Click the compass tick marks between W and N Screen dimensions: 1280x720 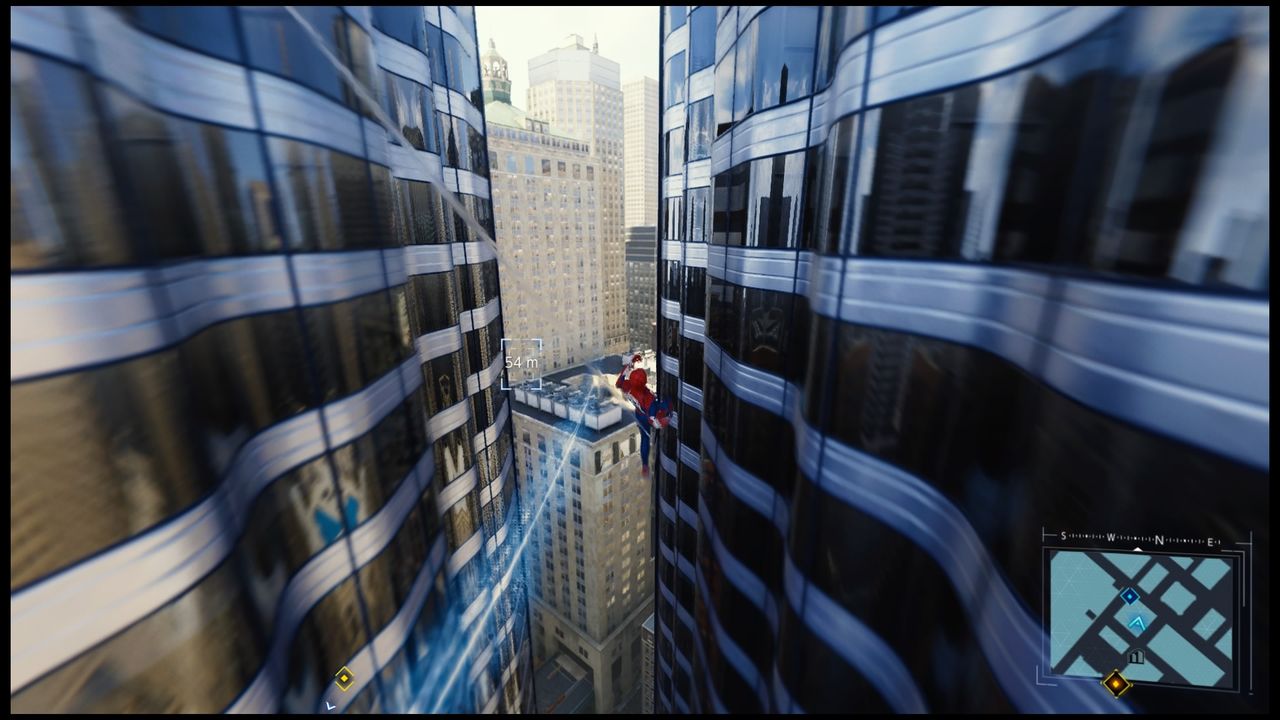(1134, 537)
